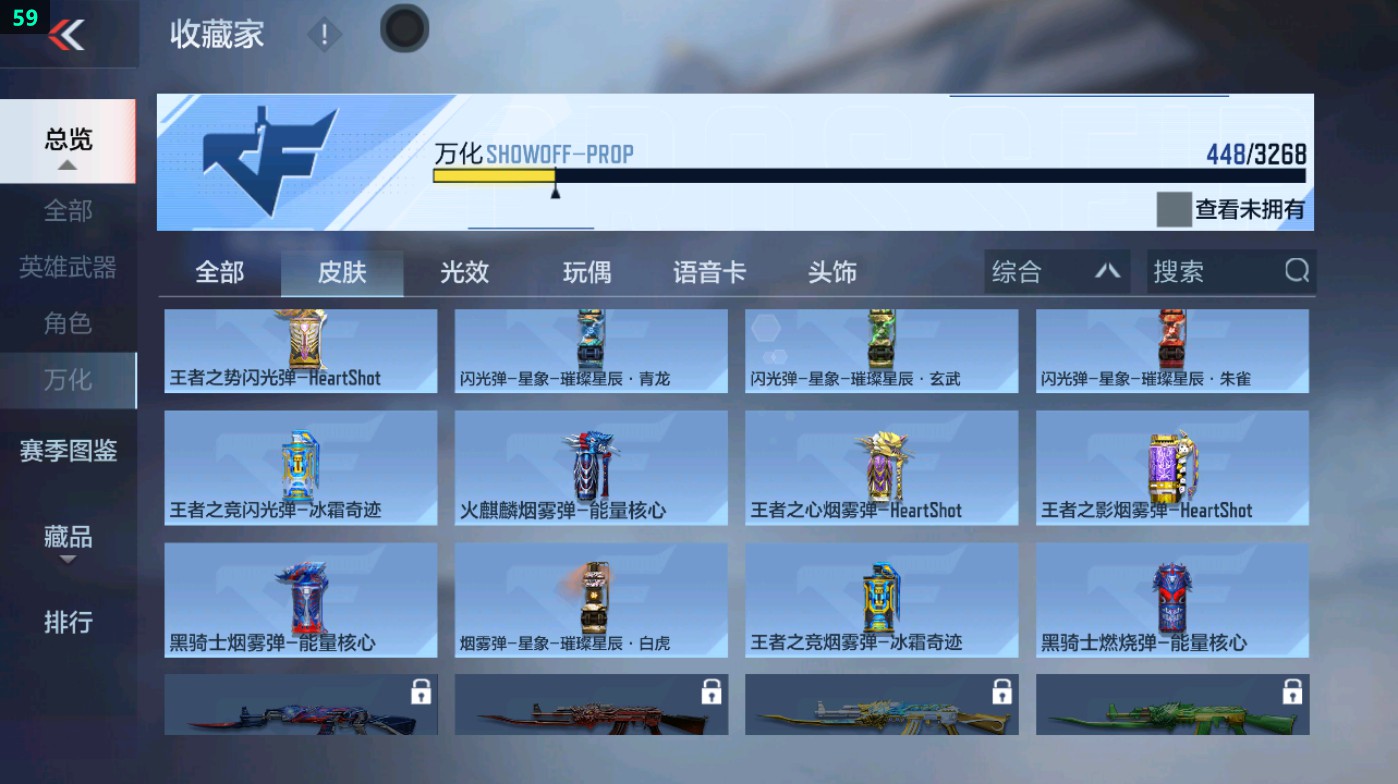This screenshot has width=1398, height=784.
Task: Click the lock icon on the golden rifle
Action: [x=1000, y=691]
